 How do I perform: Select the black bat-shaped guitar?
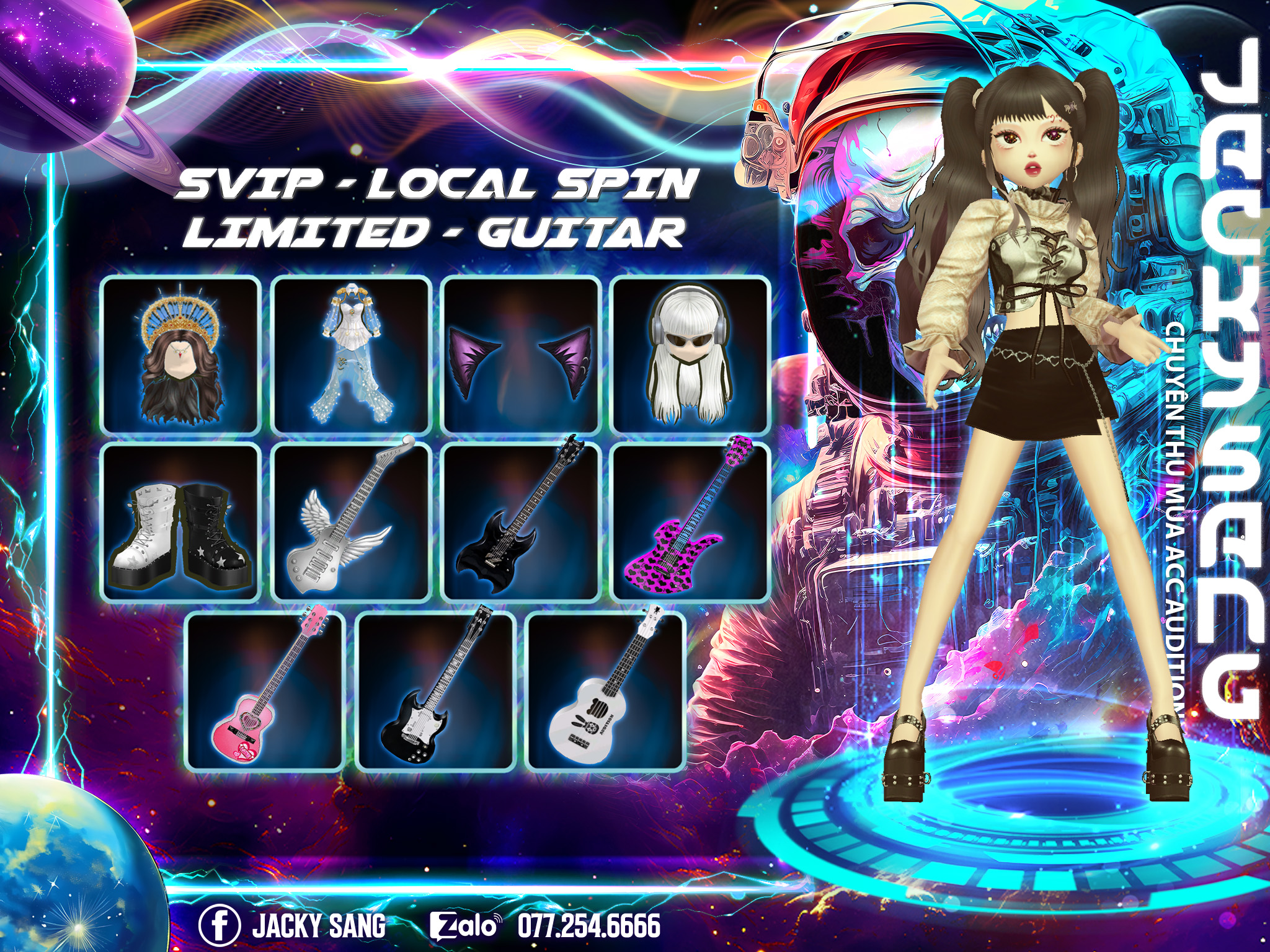point(521,522)
